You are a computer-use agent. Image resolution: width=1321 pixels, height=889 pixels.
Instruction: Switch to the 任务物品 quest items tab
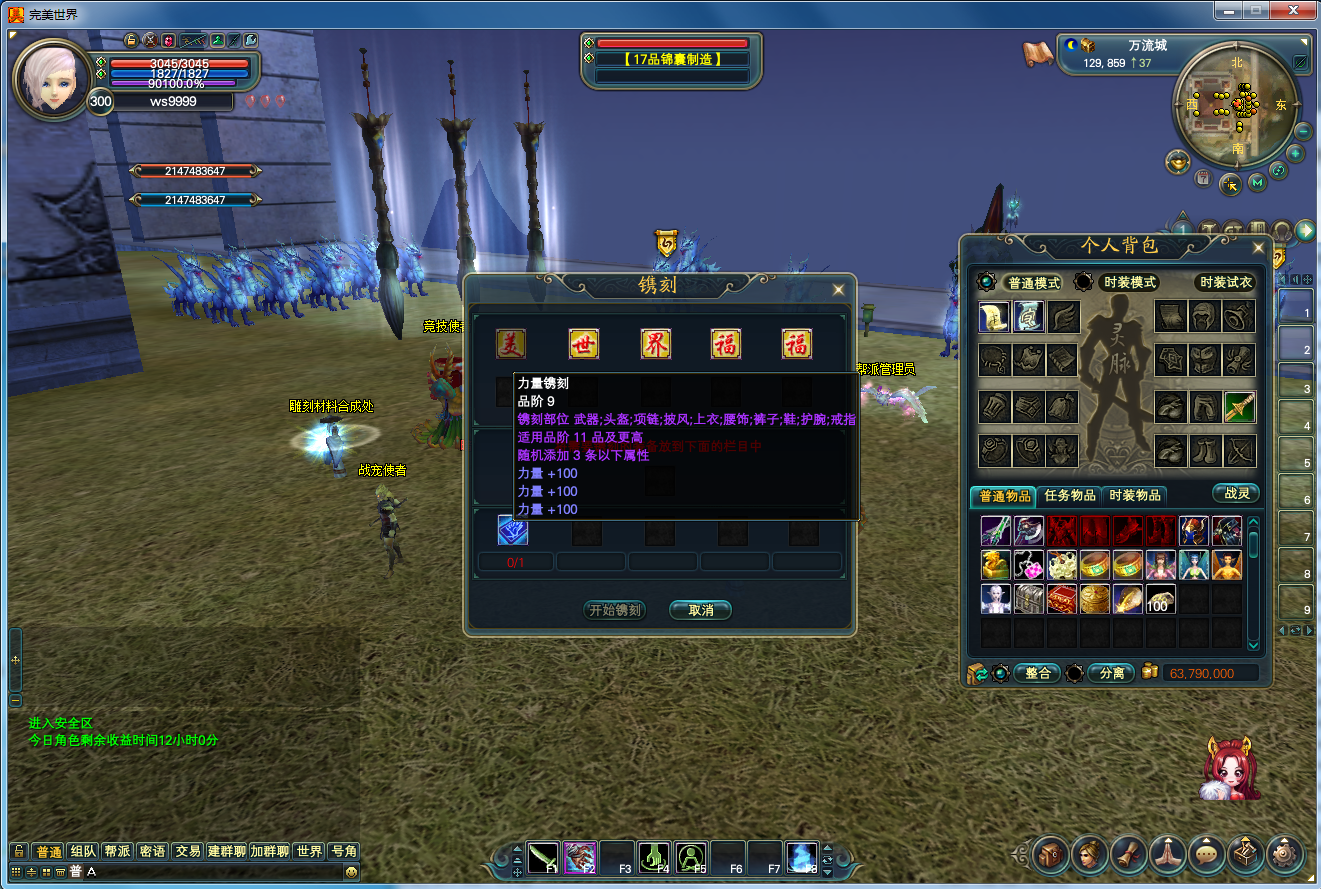point(1069,496)
